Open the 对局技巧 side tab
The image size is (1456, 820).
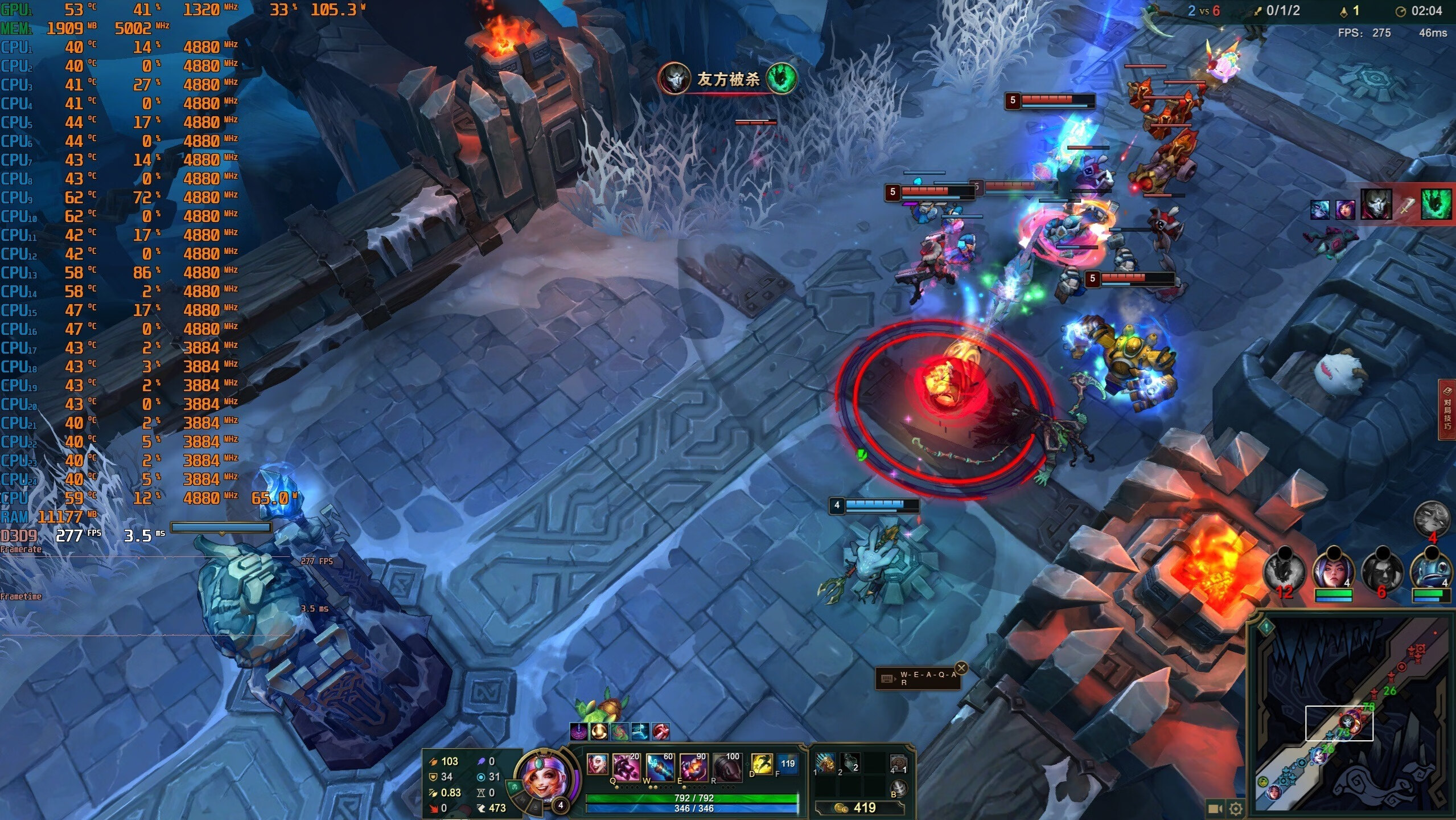tap(1447, 409)
